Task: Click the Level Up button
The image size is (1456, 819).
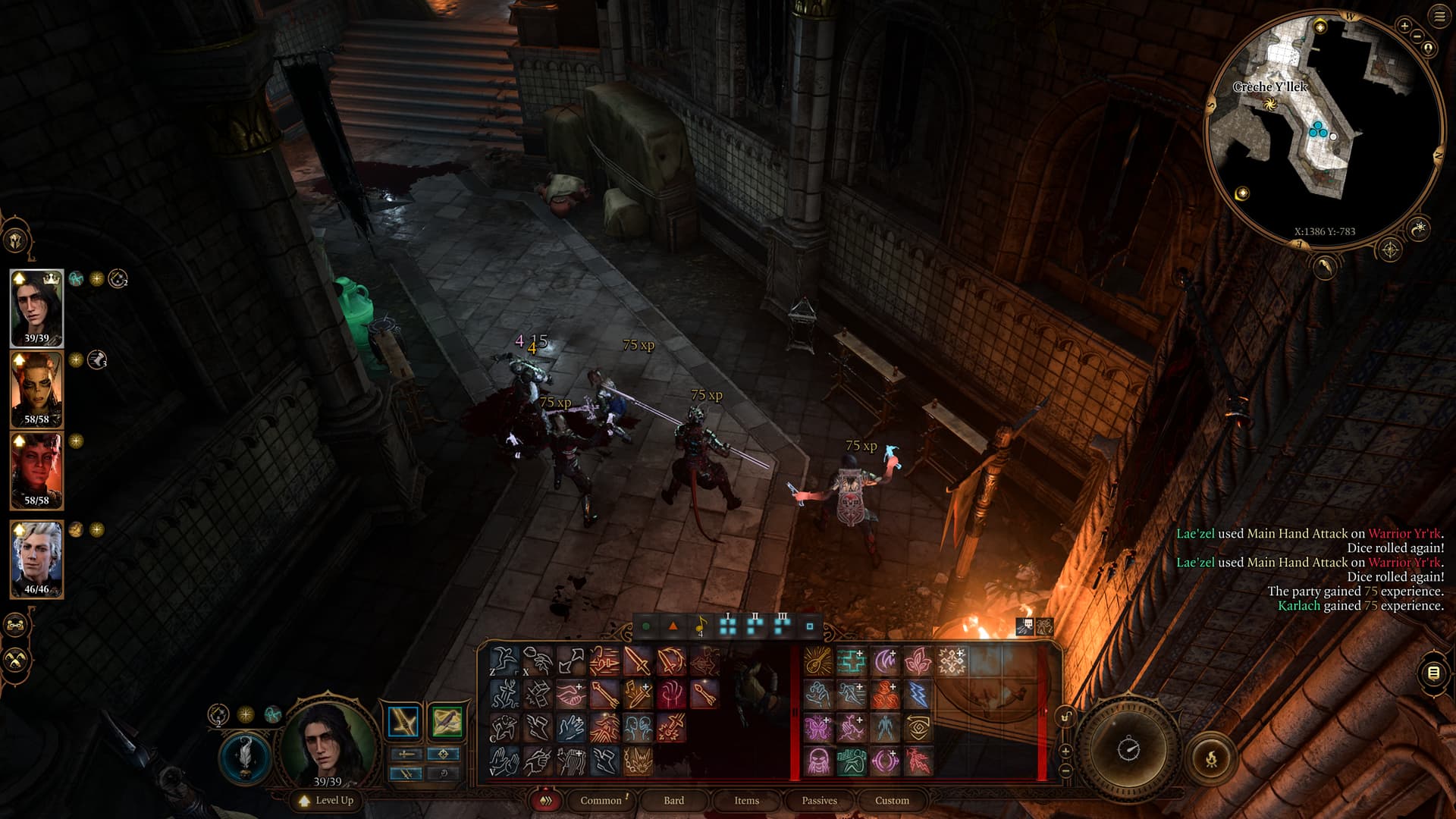Action: click(x=327, y=800)
